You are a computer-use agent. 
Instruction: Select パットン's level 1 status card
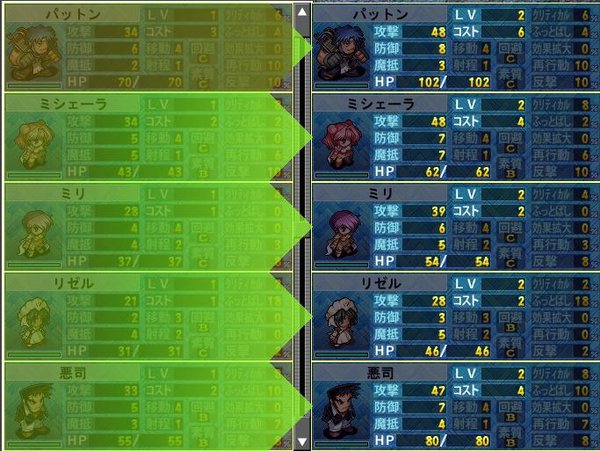click(x=146, y=46)
